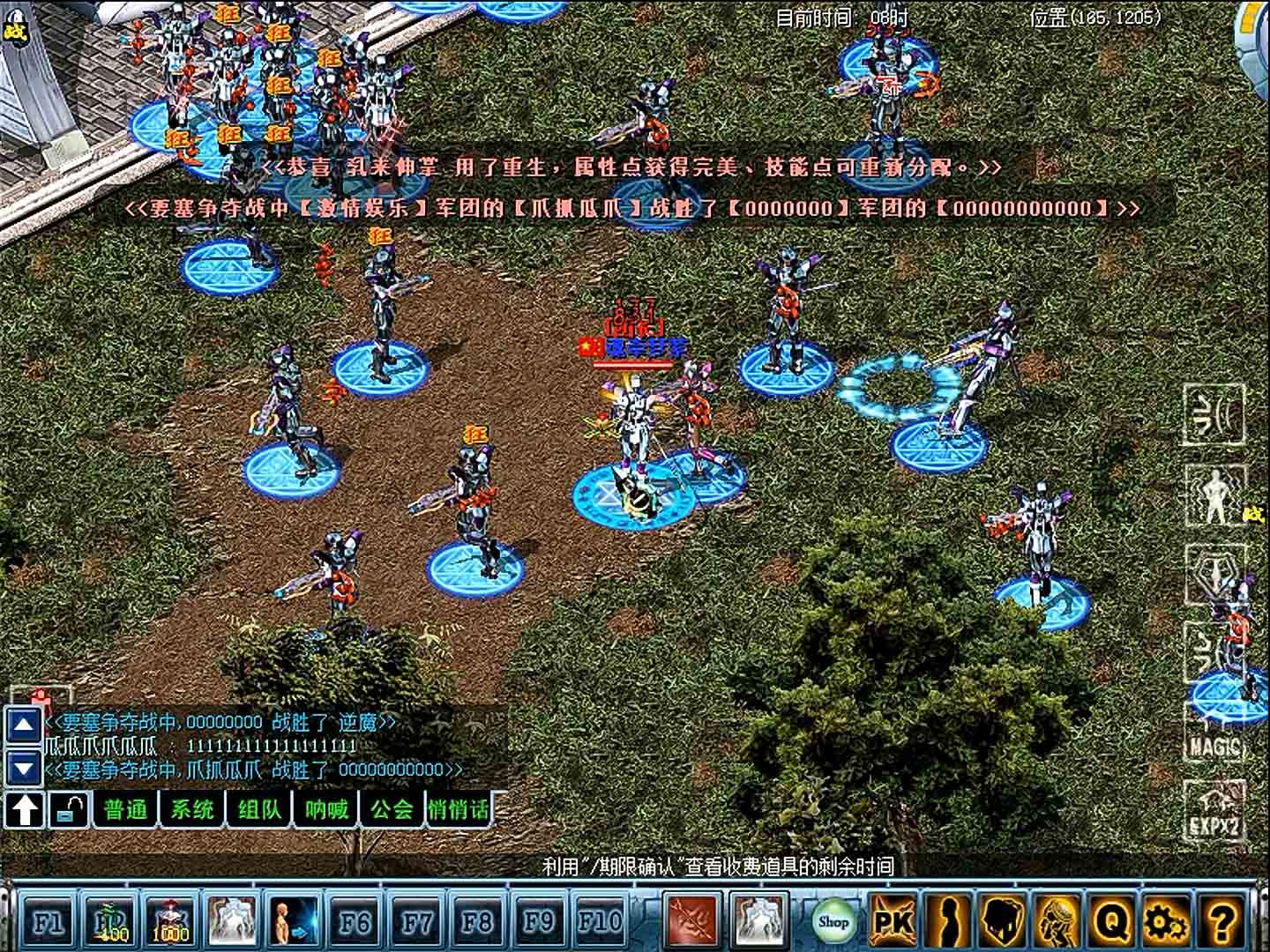Open help with the question mark

[x=1221, y=922]
